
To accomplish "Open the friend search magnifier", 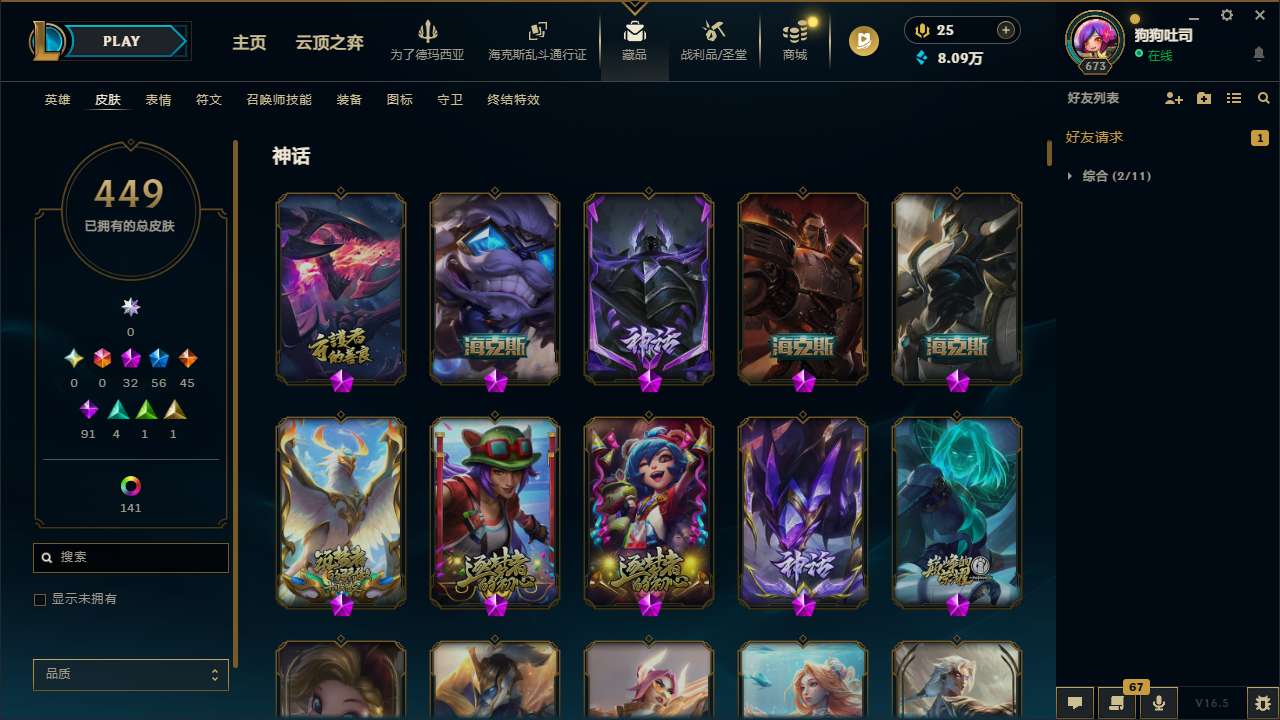I will click(x=1263, y=97).
